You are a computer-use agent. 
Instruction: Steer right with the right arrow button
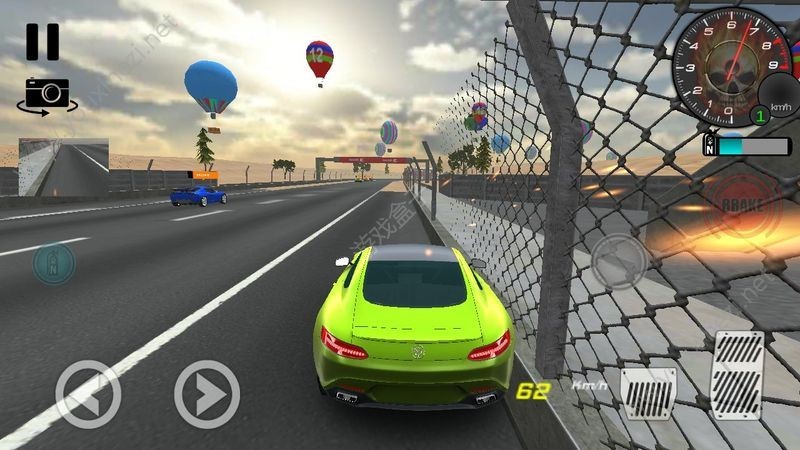pos(207,394)
